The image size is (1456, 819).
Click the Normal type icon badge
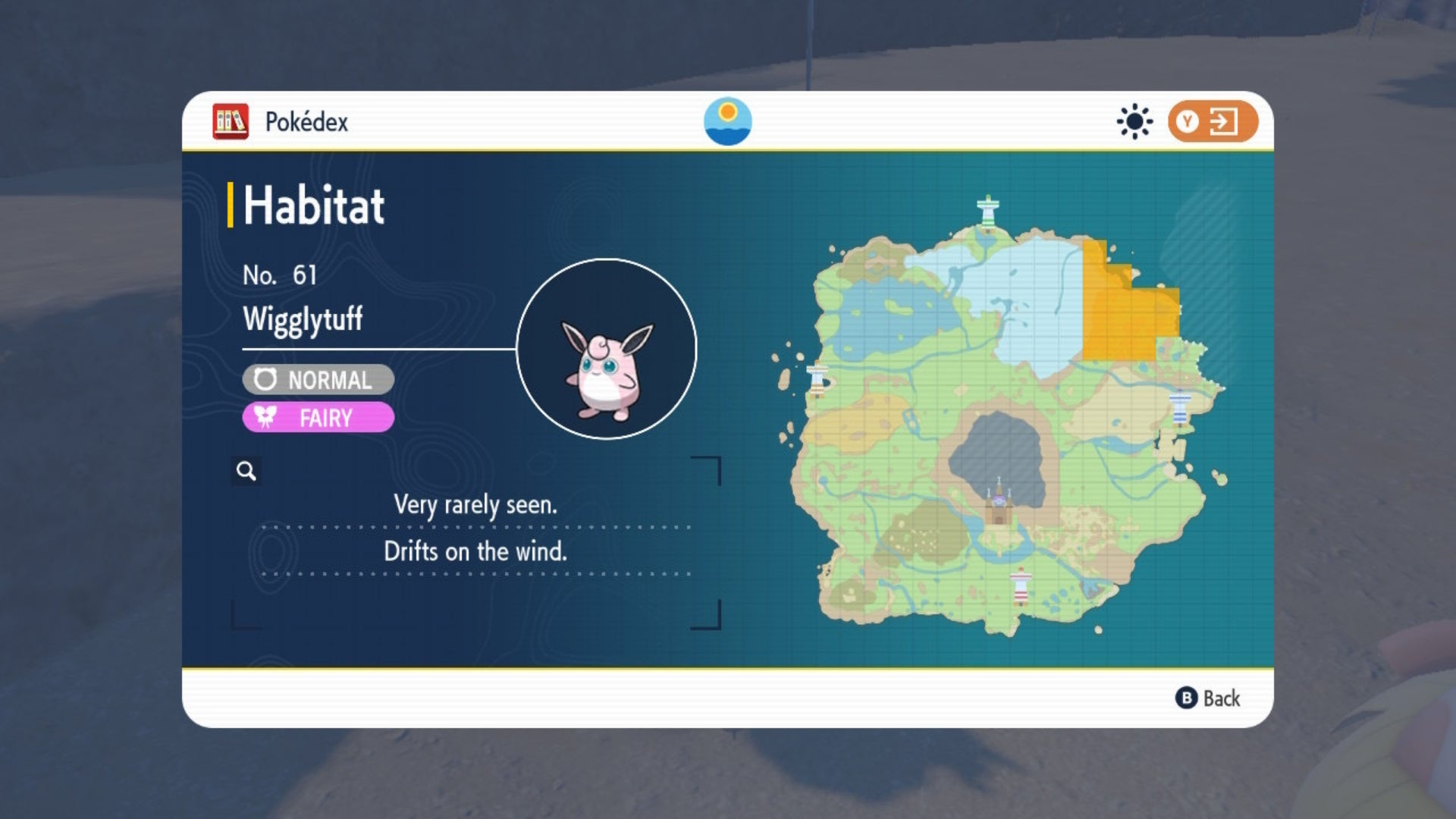pyautogui.click(x=265, y=380)
